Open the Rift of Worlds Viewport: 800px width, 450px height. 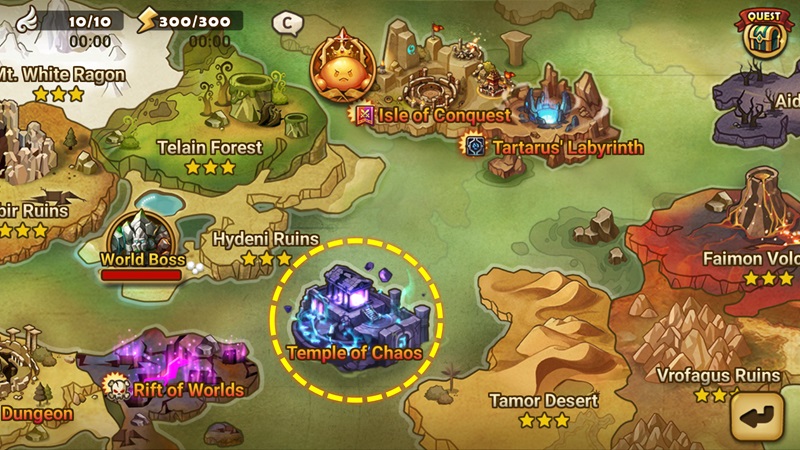pyautogui.click(x=178, y=372)
